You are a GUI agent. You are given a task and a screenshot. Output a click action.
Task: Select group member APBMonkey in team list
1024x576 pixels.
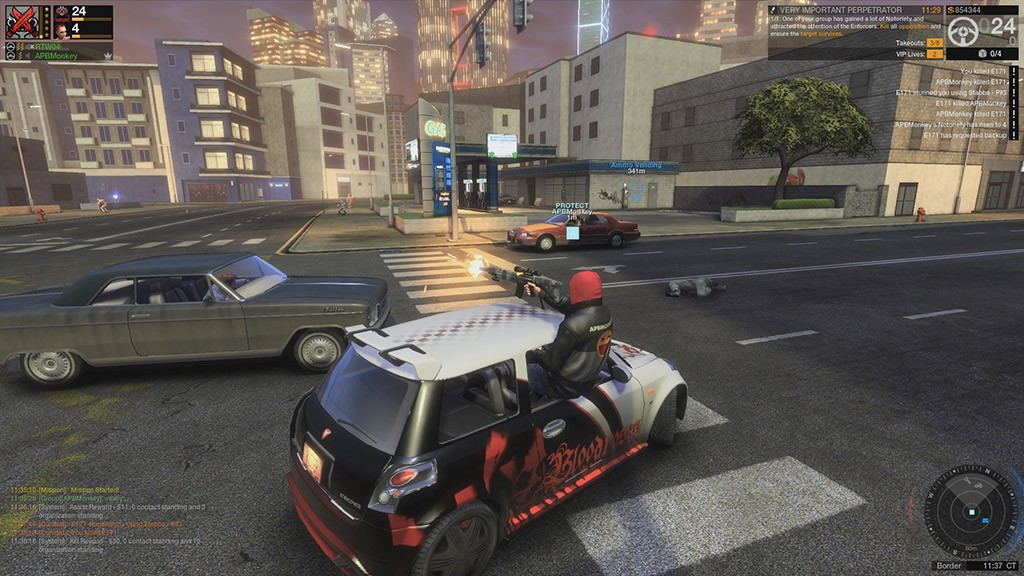point(58,56)
